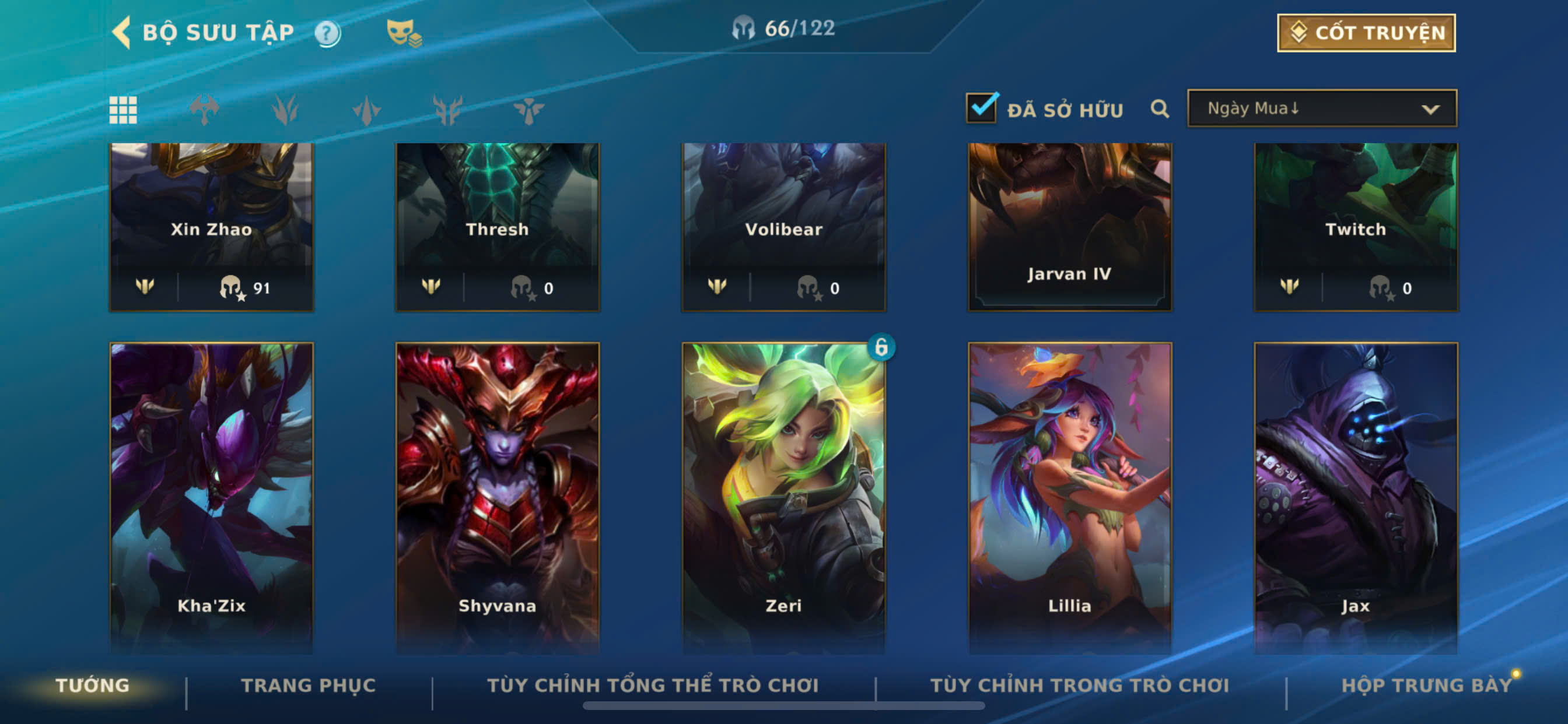Go back from Bộ Sưu Tập
This screenshot has height=724, width=1568.
pos(122,32)
